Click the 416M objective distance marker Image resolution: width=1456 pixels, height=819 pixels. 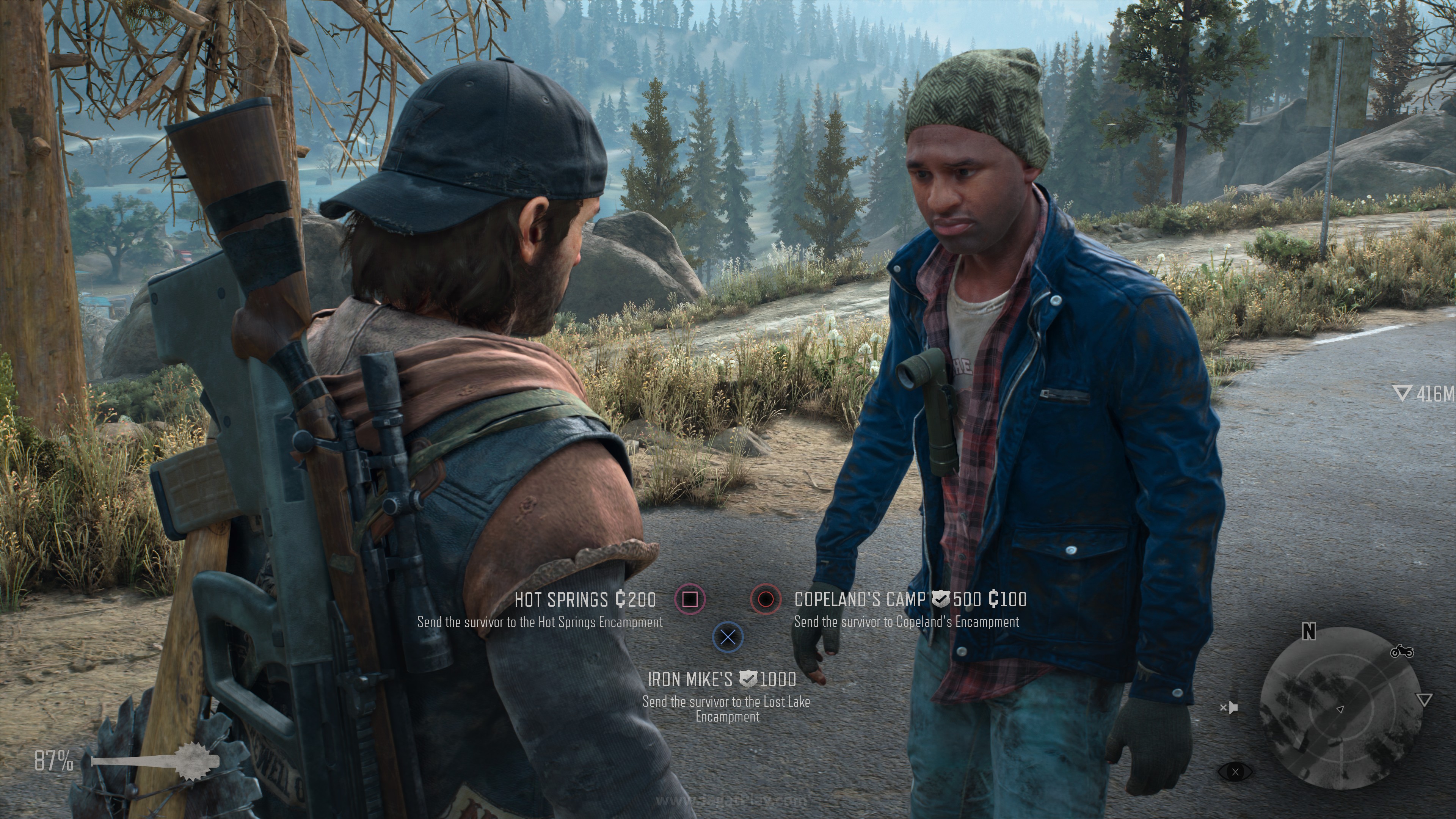point(1425,394)
